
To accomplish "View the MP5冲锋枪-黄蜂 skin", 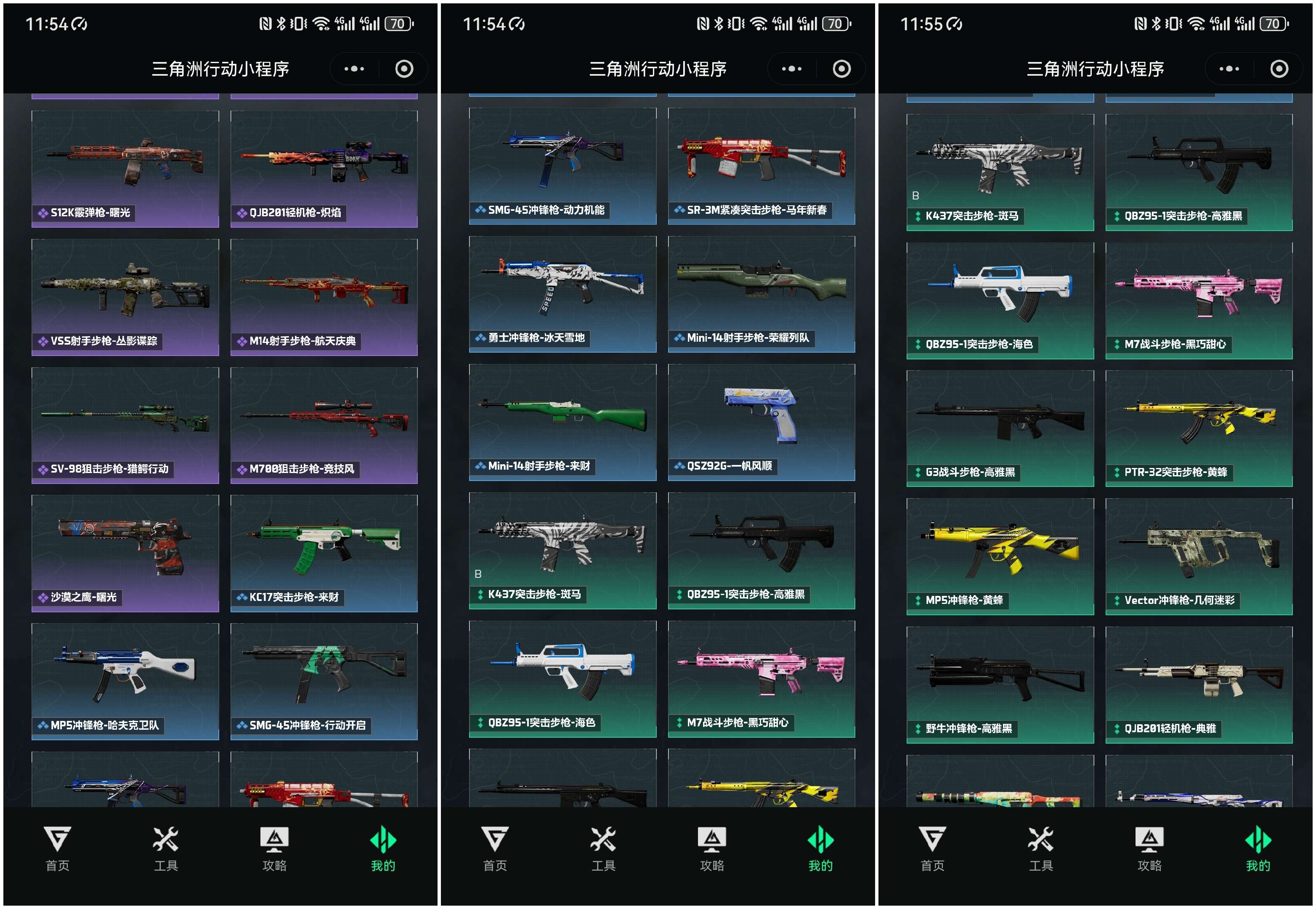I will (x=999, y=556).
